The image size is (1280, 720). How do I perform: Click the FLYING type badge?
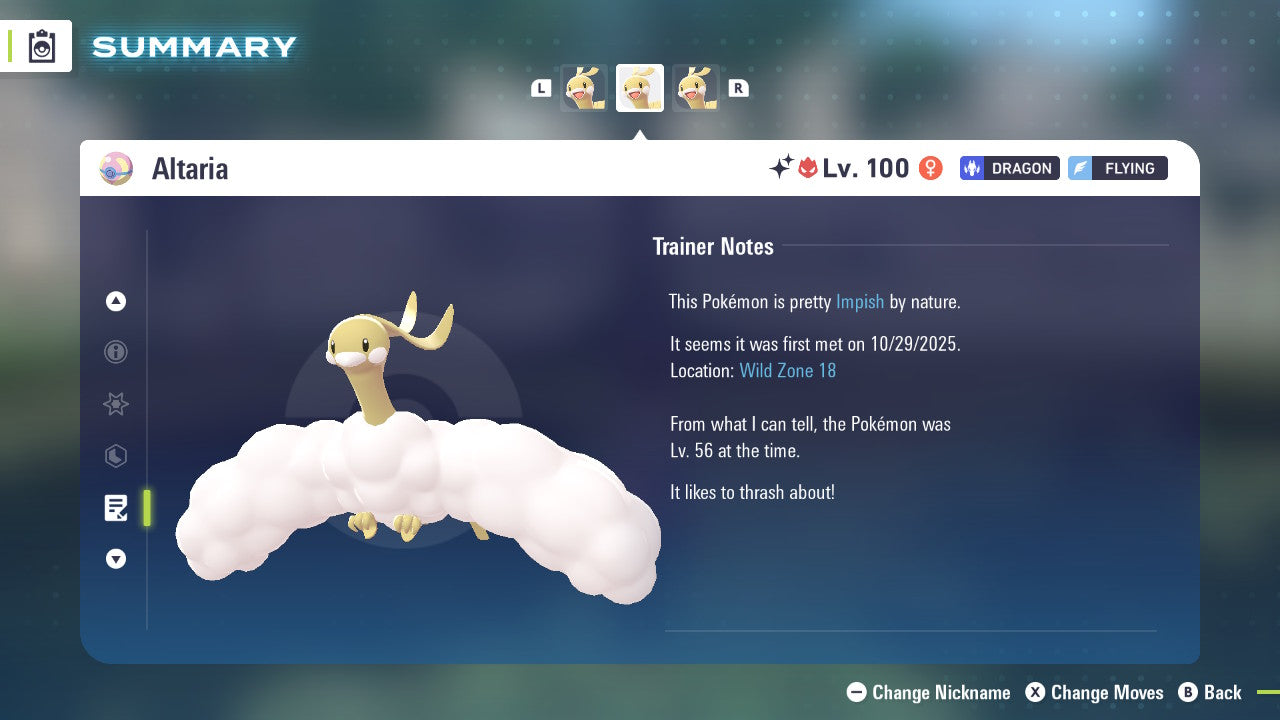(x=1117, y=168)
